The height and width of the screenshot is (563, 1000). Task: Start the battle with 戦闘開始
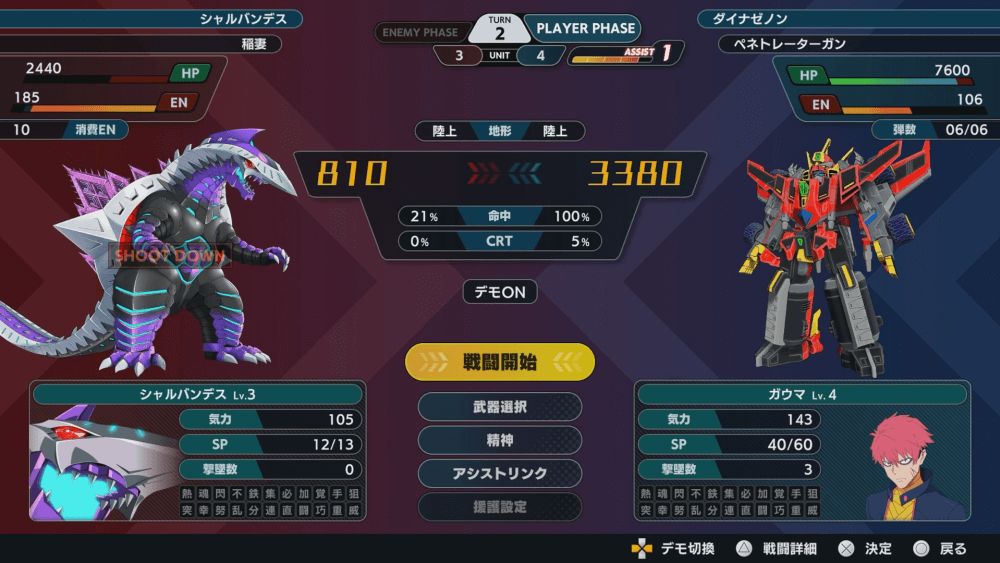click(500, 362)
